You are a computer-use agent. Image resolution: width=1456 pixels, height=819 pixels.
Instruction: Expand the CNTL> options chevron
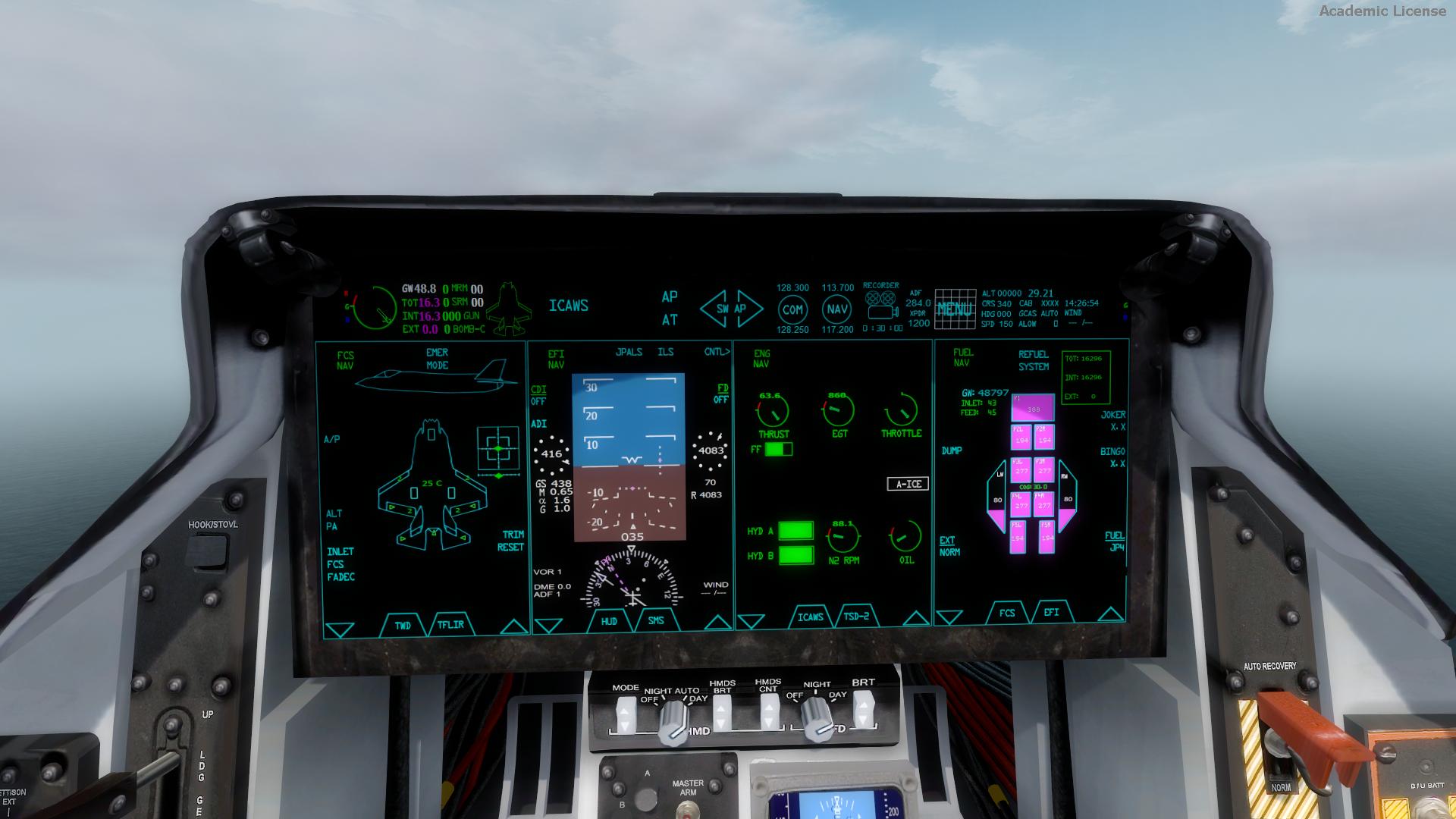(716, 352)
